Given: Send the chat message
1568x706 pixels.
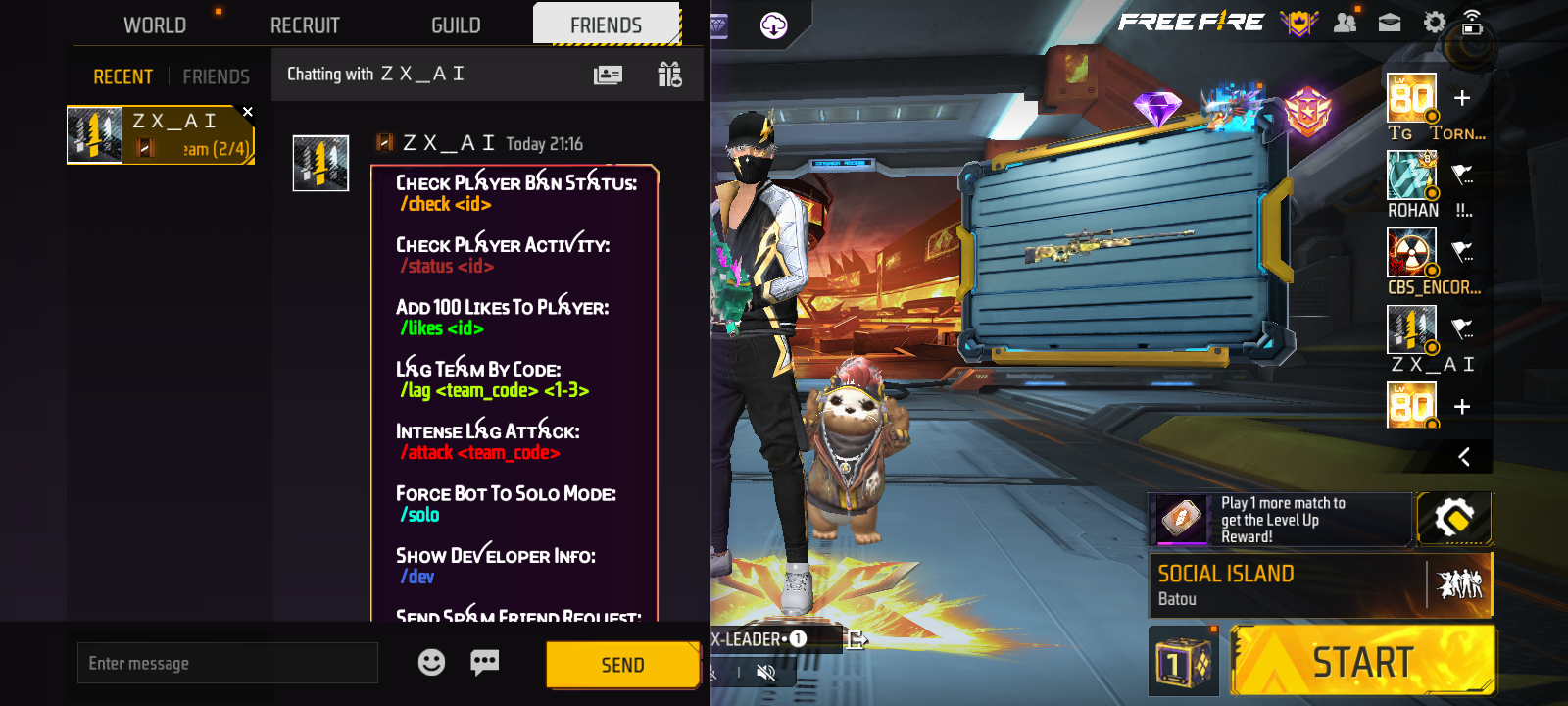Looking at the screenshot, I should pyautogui.click(x=622, y=665).
